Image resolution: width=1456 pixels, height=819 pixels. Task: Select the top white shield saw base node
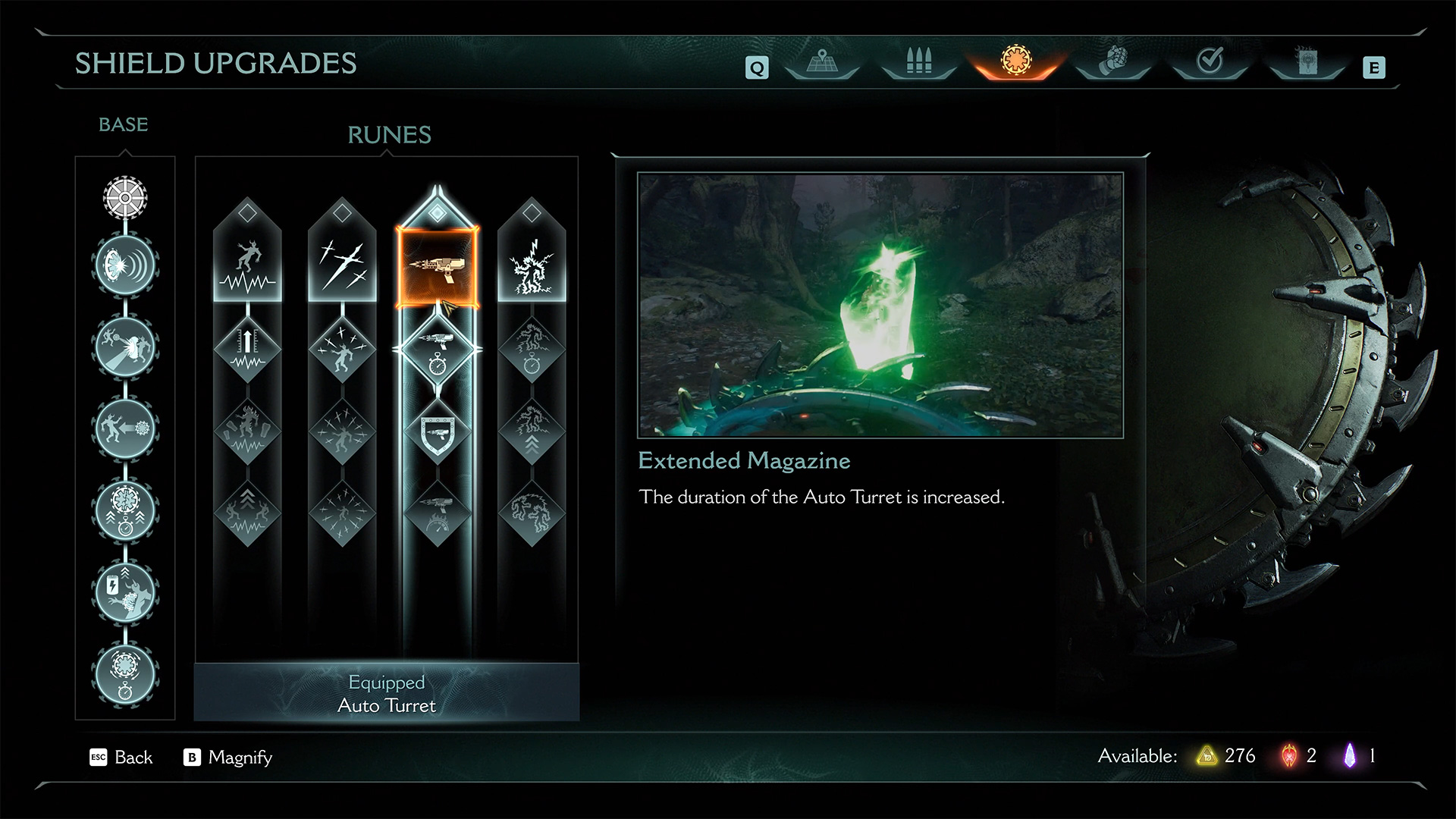(125, 197)
